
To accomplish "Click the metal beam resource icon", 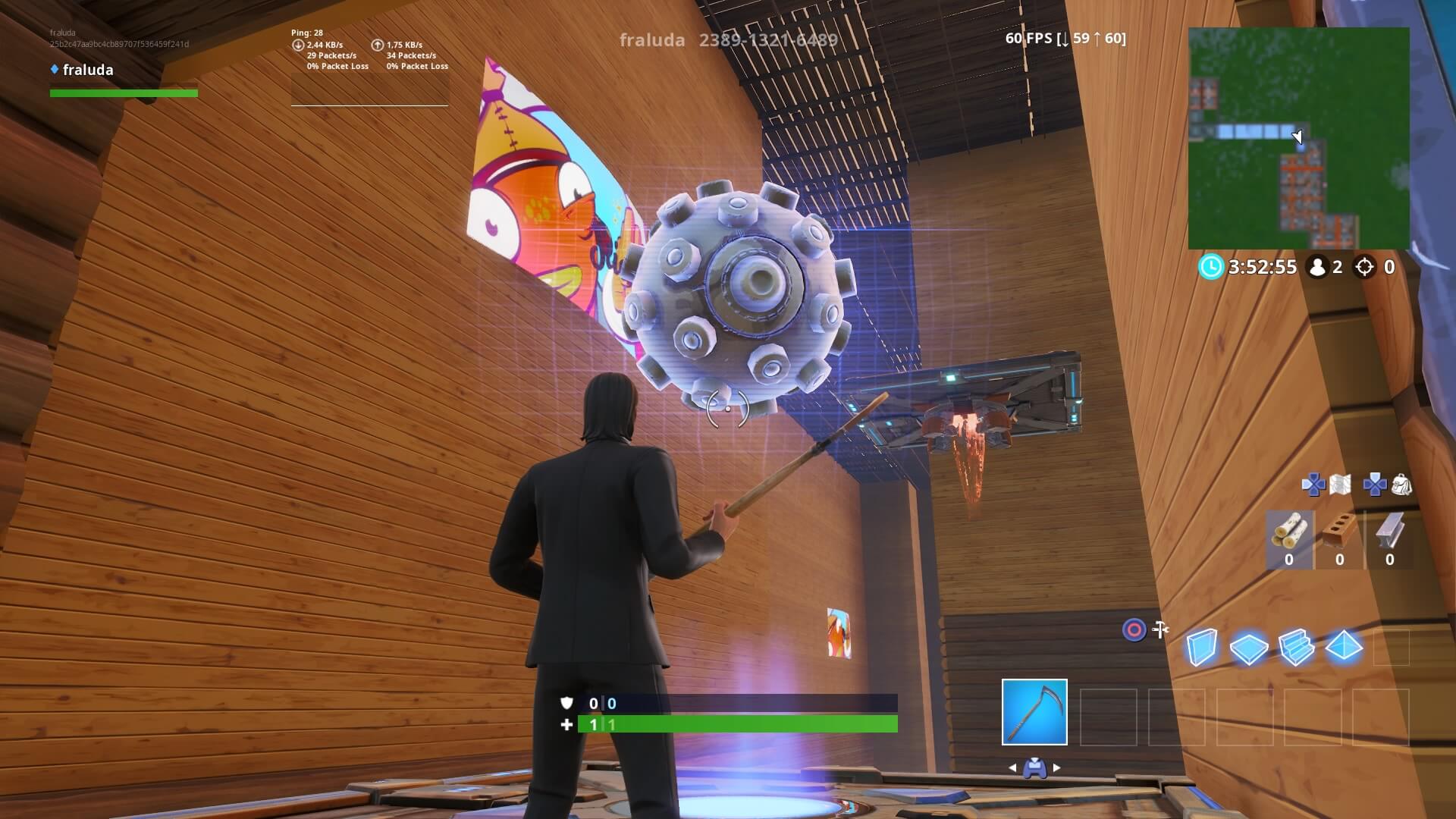I will [x=1390, y=531].
